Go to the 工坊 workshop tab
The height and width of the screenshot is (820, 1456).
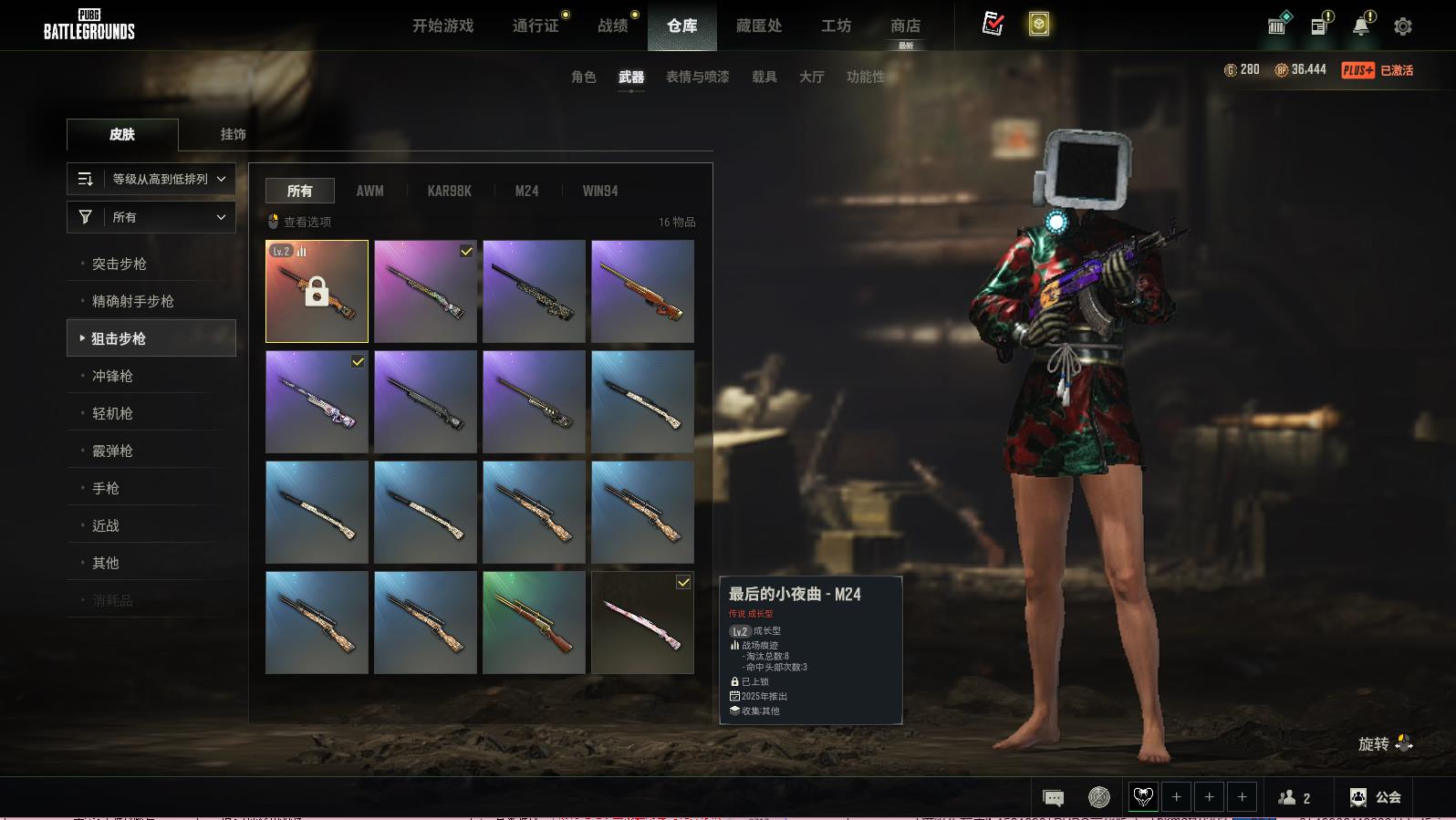pos(836,26)
